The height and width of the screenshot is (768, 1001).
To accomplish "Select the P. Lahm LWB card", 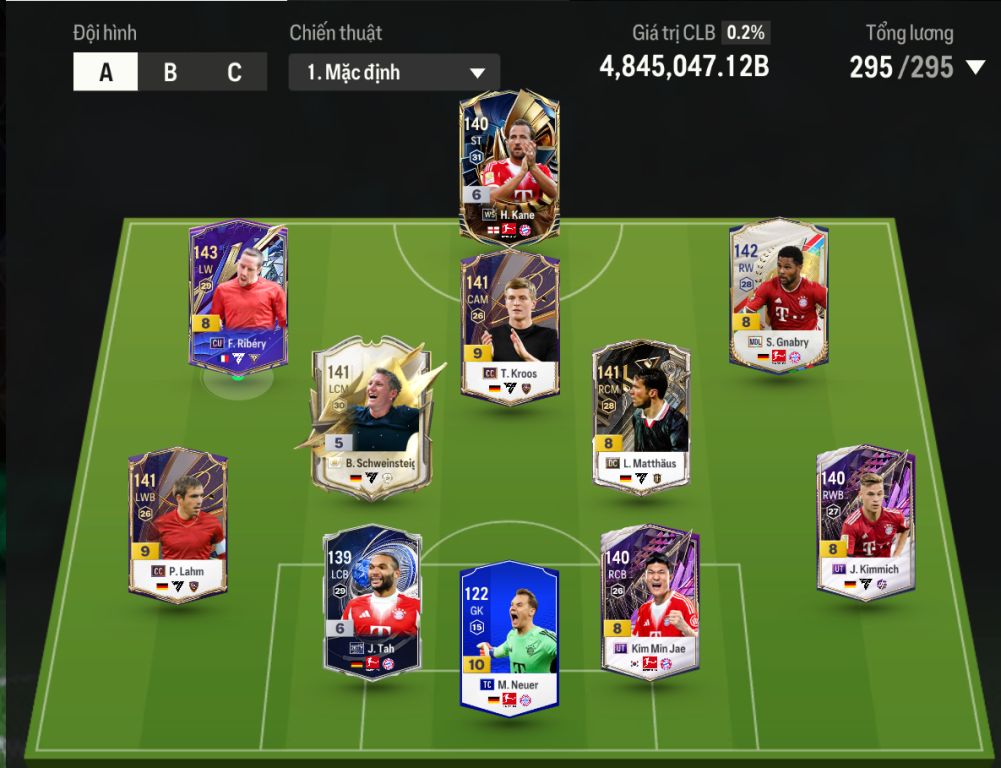I will pyautogui.click(x=178, y=523).
